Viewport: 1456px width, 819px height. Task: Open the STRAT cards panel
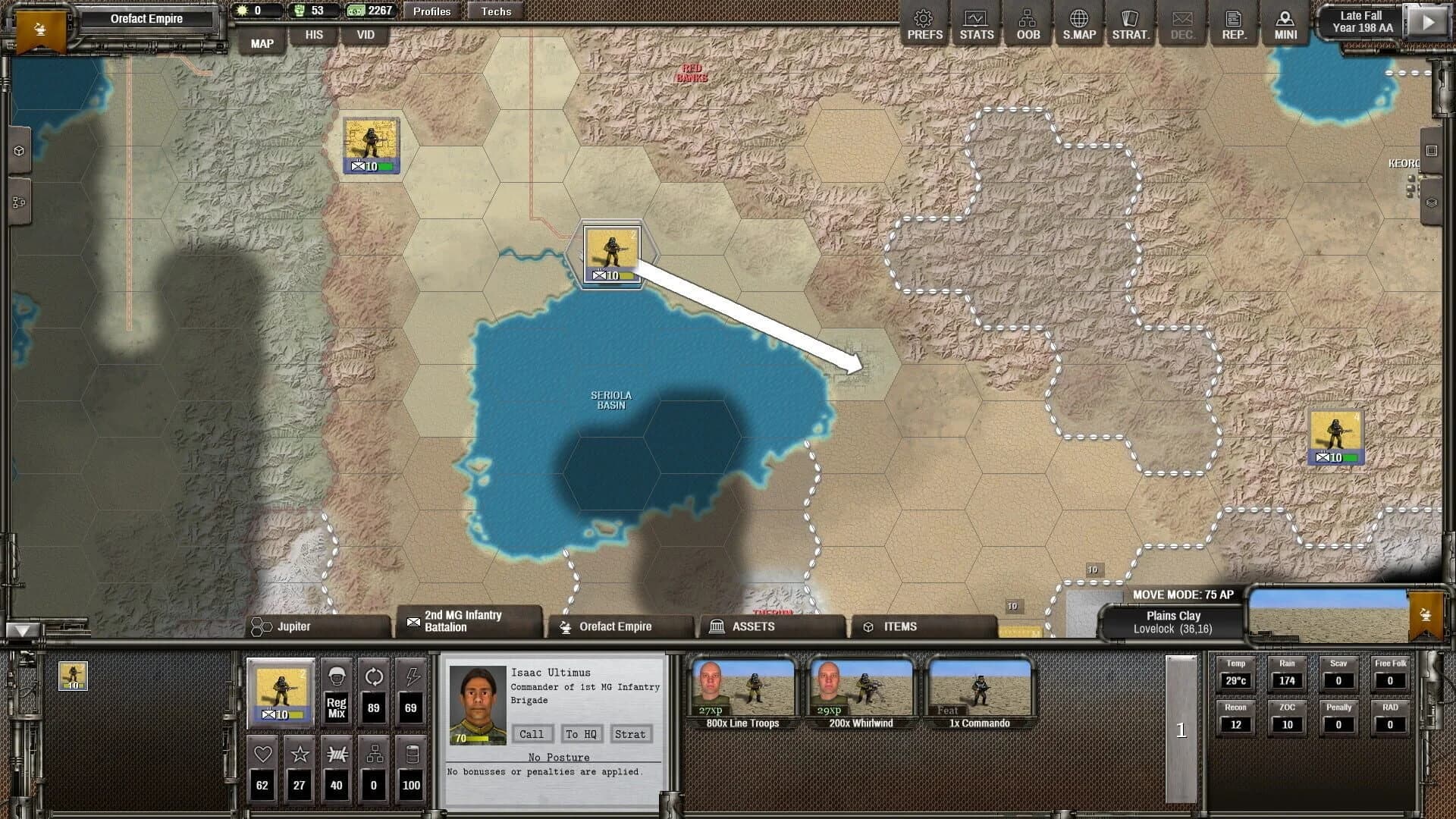point(1130,23)
